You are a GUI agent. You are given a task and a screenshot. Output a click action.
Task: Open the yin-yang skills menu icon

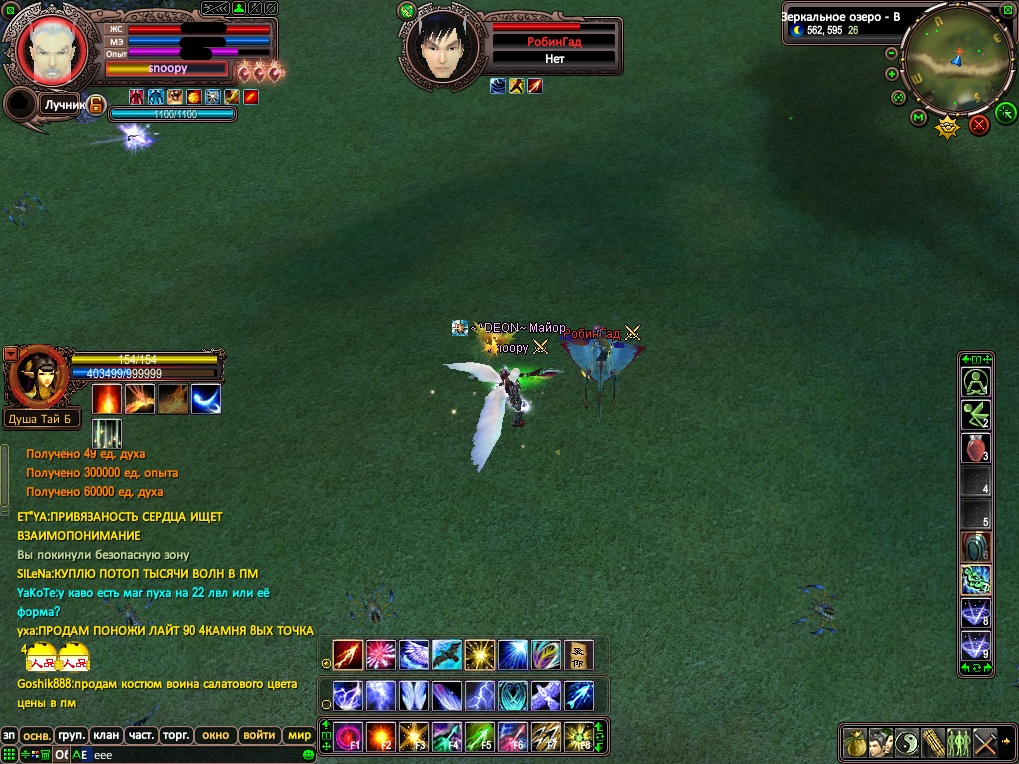point(906,742)
